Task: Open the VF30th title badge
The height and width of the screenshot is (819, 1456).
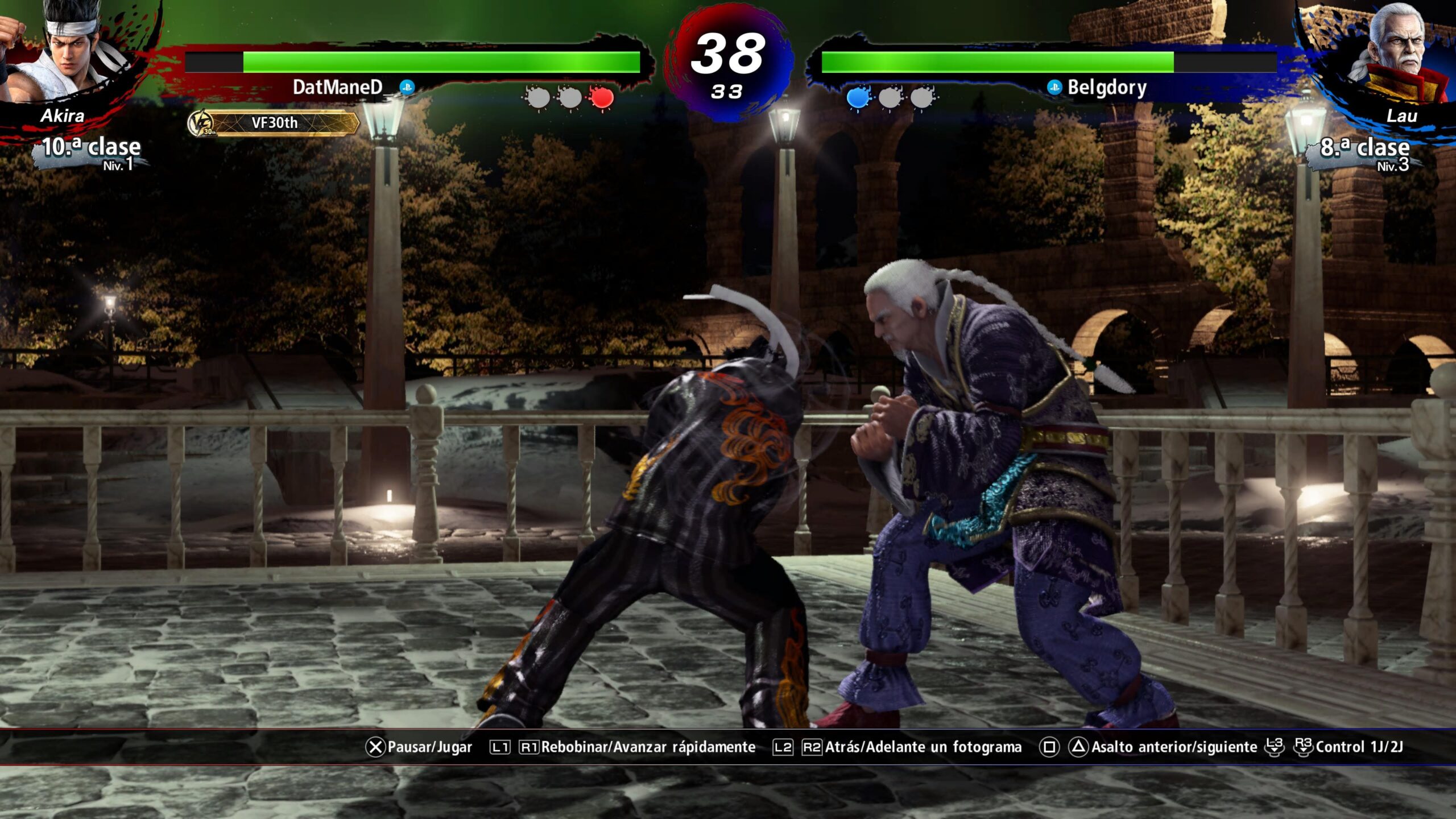Action: [274, 123]
